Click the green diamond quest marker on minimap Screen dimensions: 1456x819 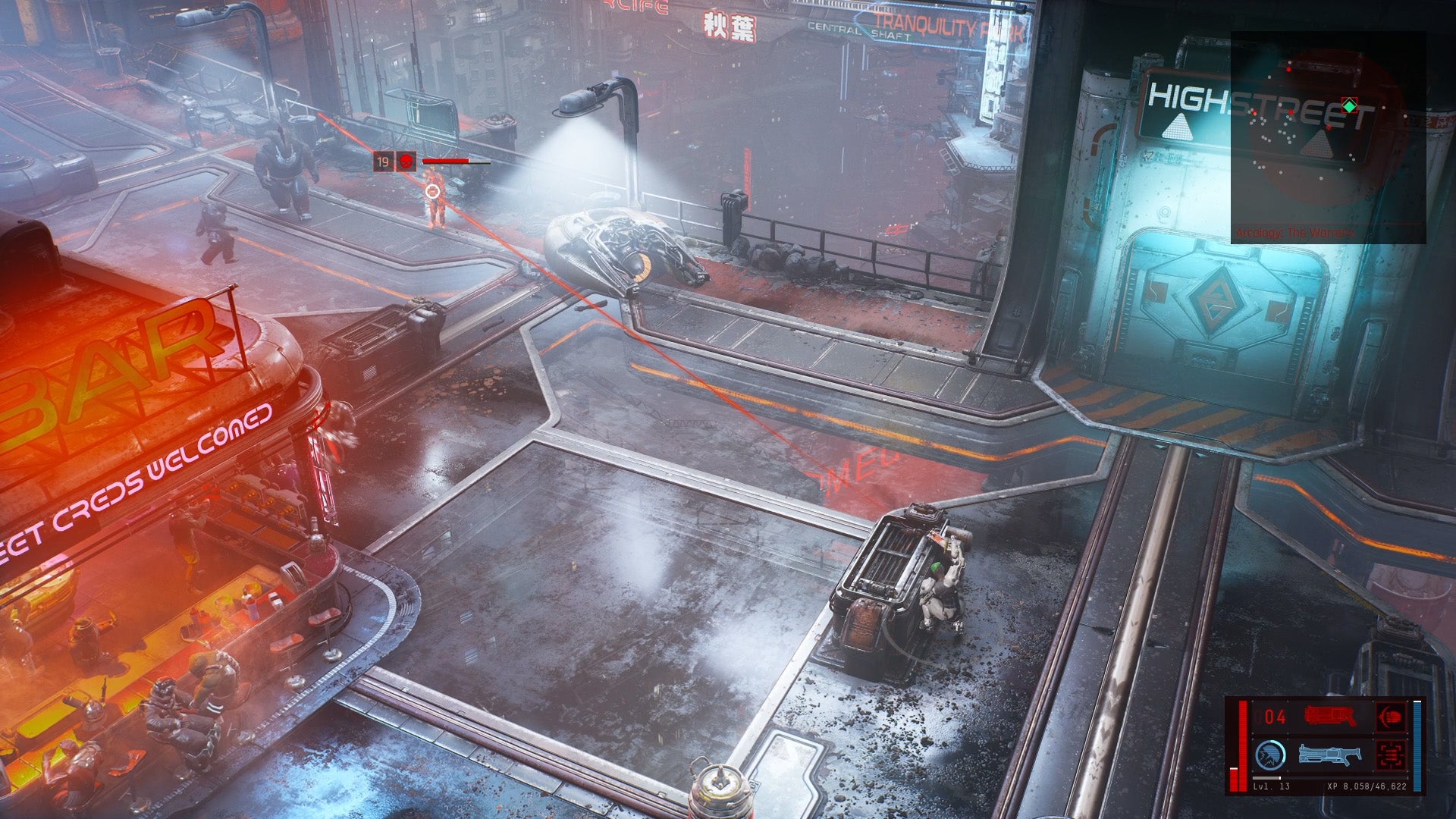(1350, 105)
